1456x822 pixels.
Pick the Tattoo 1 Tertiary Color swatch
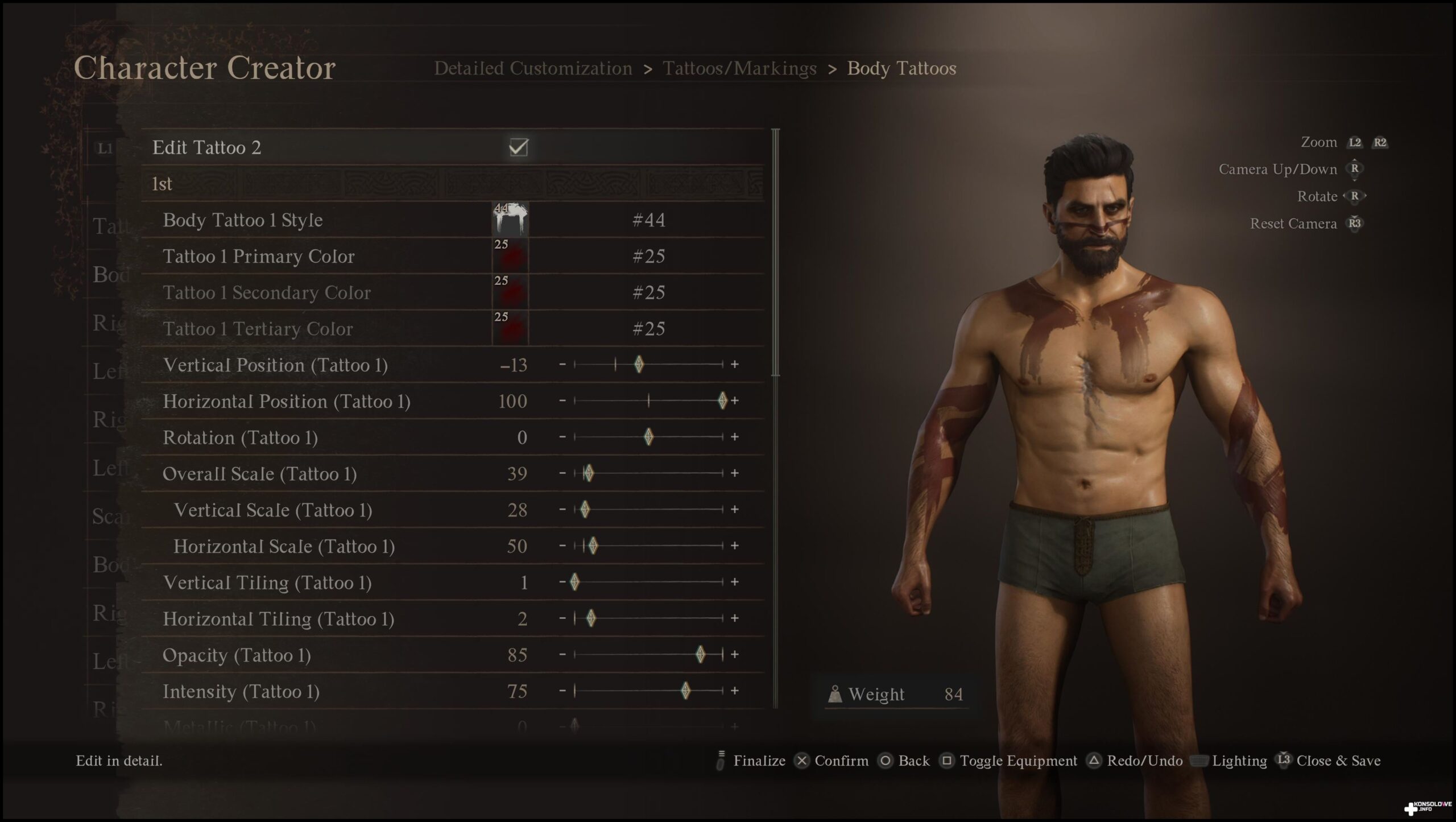[x=510, y=329]
